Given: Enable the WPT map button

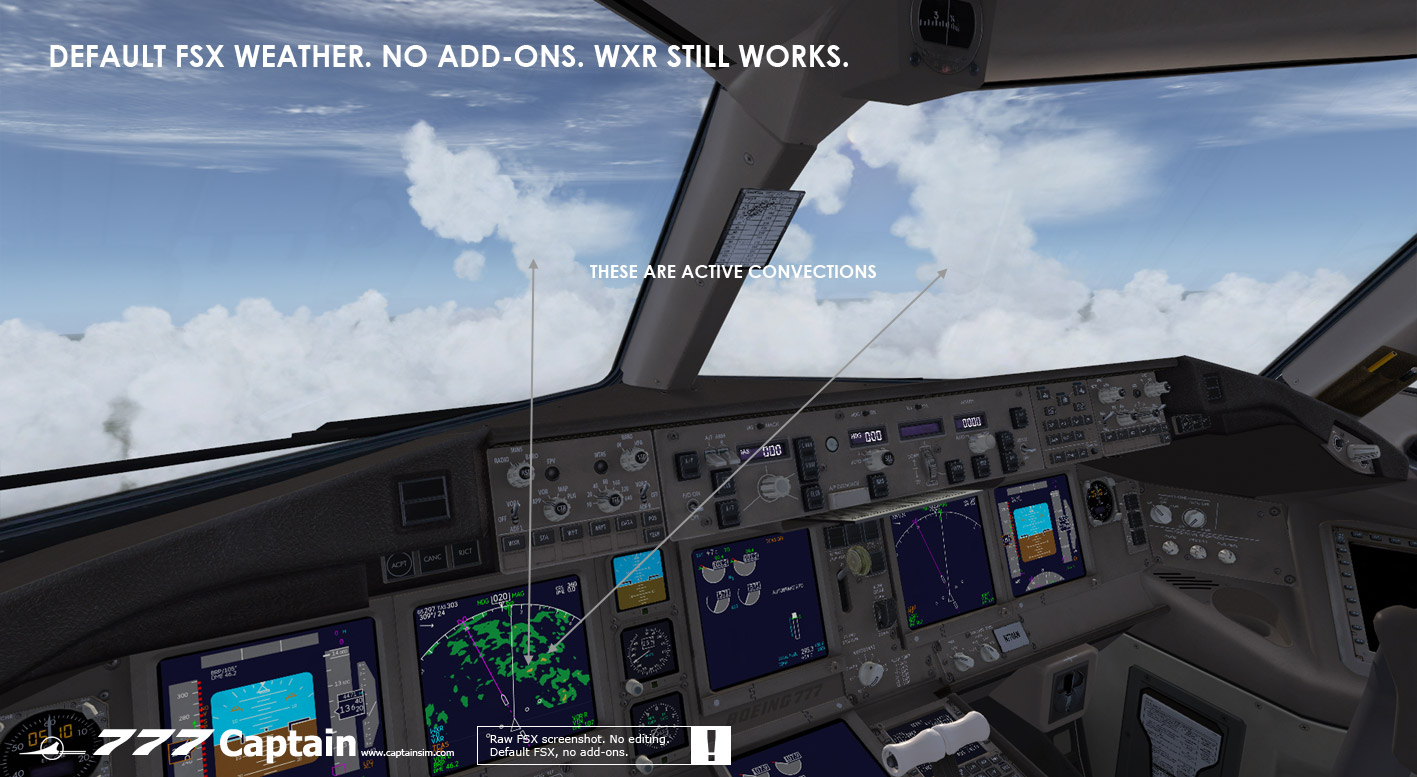Looking at the screenshot, I should (x=573, y=532).
